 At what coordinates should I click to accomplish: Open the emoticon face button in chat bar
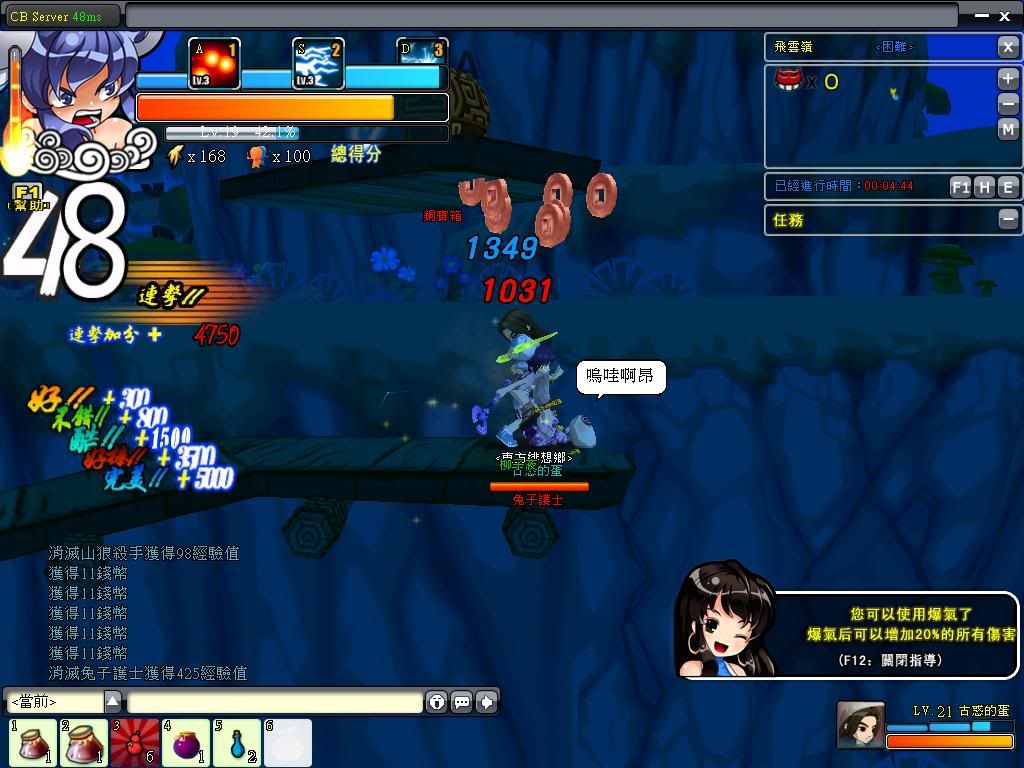[x=437, y=702]
